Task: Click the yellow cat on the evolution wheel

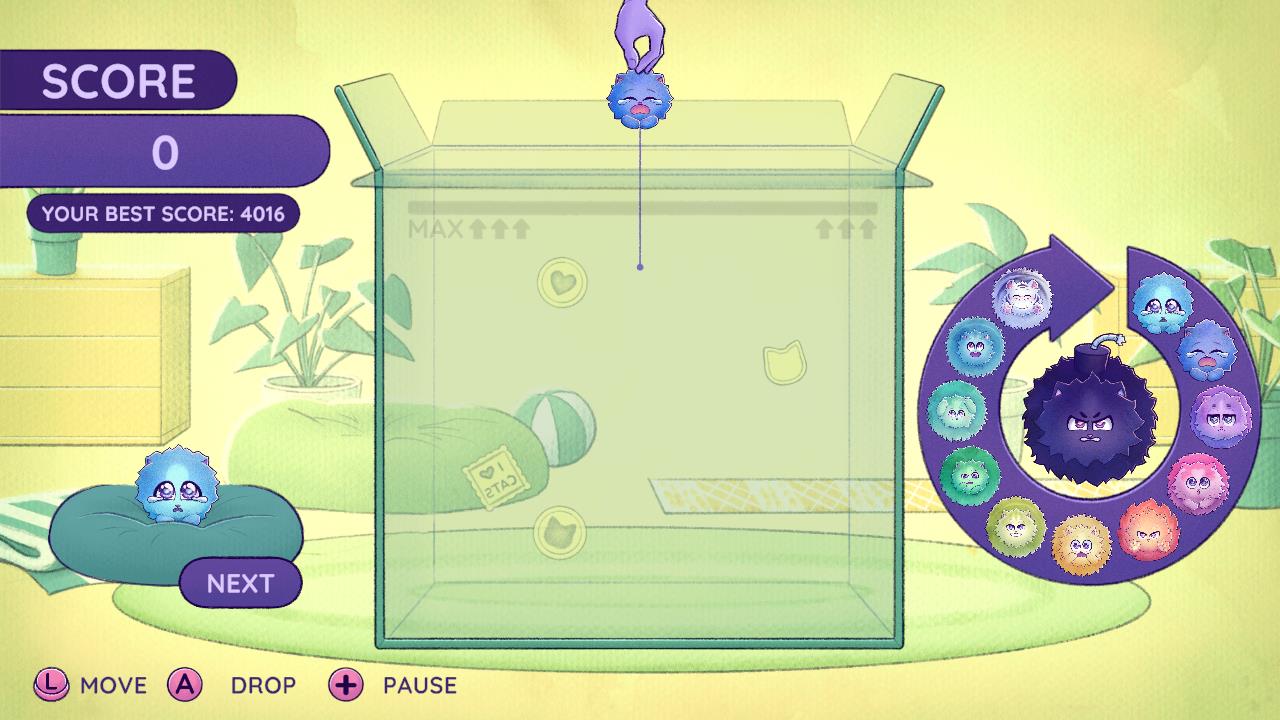Action: point(1083,543)
